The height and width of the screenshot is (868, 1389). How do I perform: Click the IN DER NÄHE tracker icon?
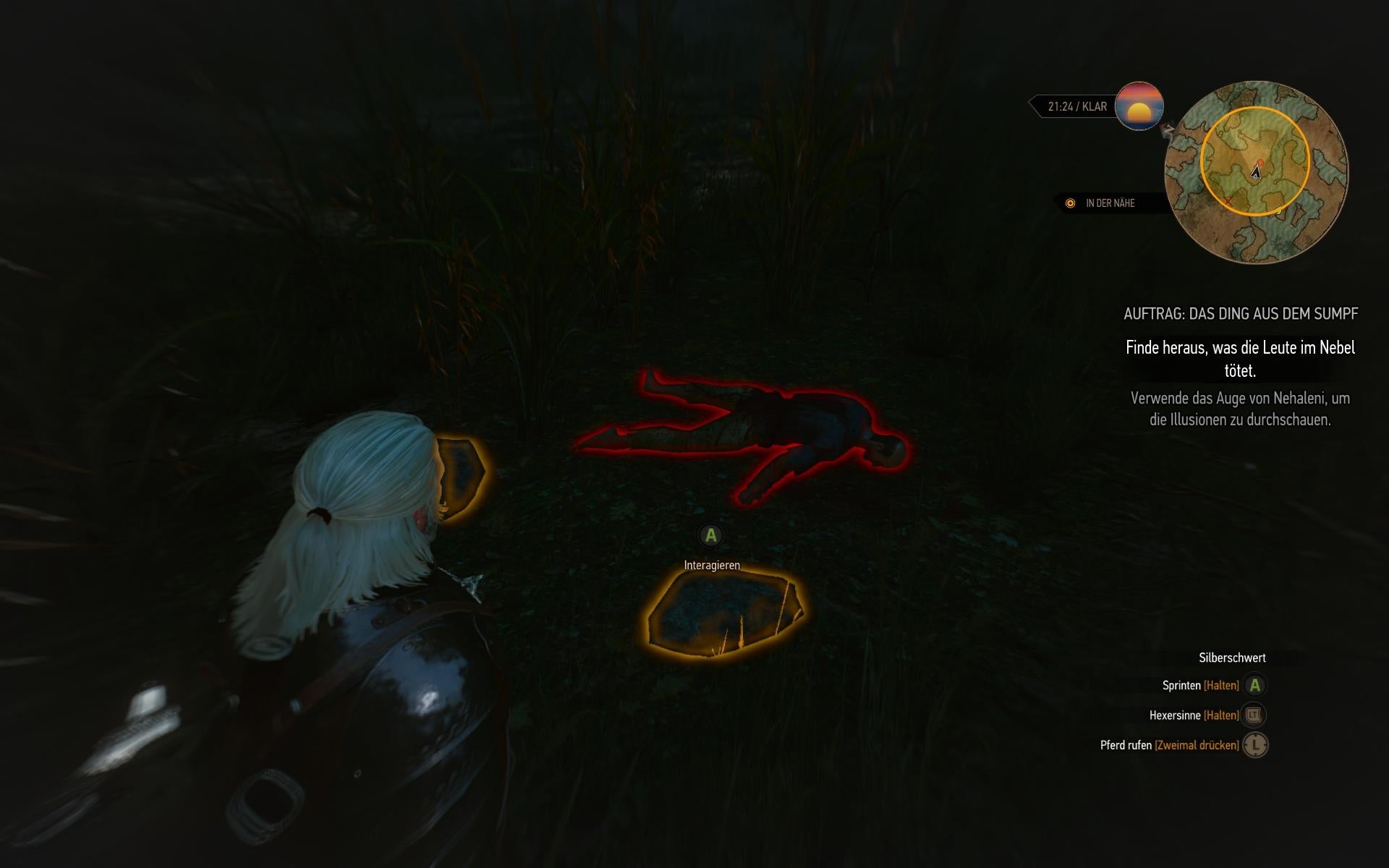[x=1070, y=203]
